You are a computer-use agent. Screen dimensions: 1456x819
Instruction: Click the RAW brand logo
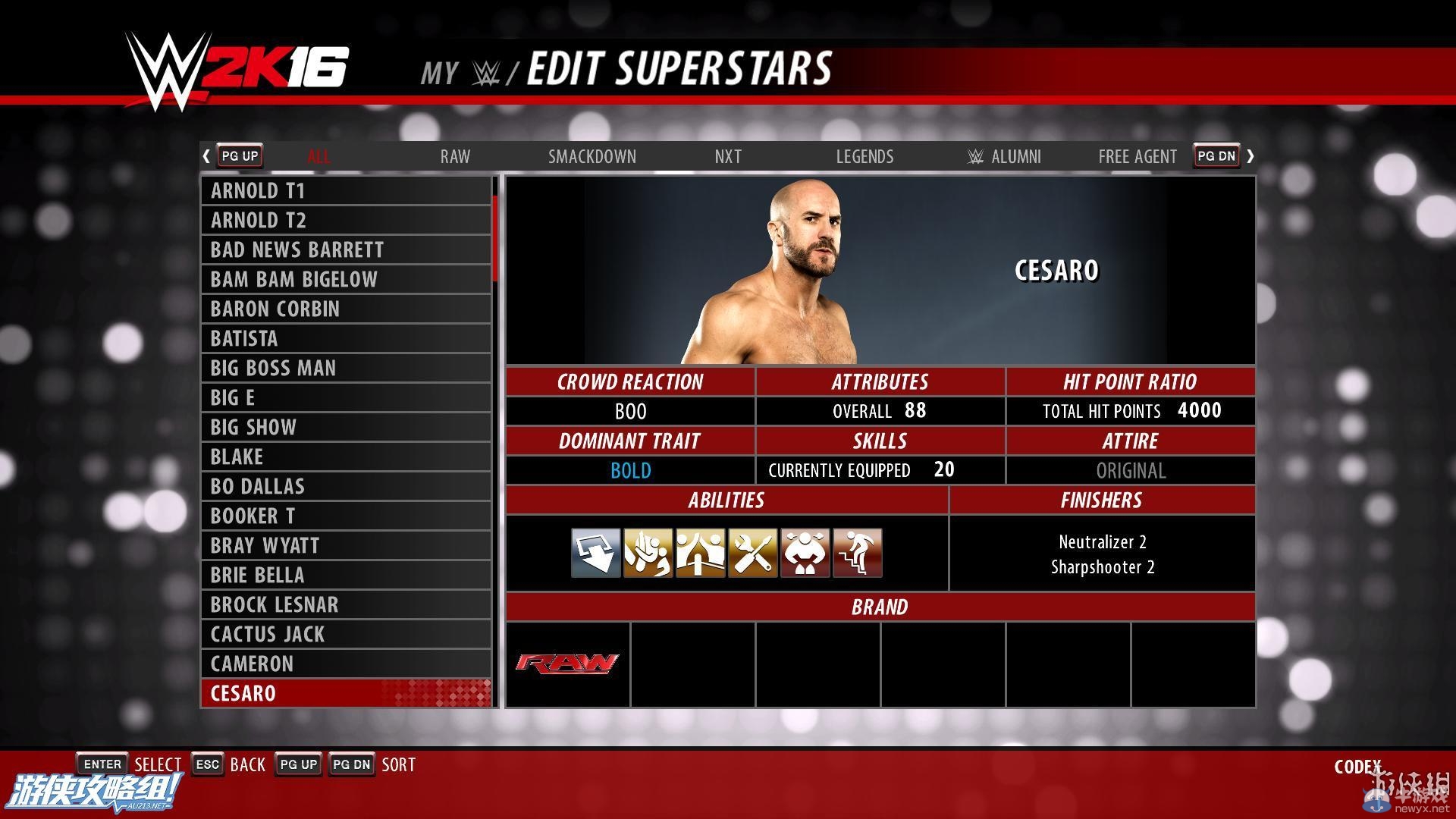coord(567,662)
